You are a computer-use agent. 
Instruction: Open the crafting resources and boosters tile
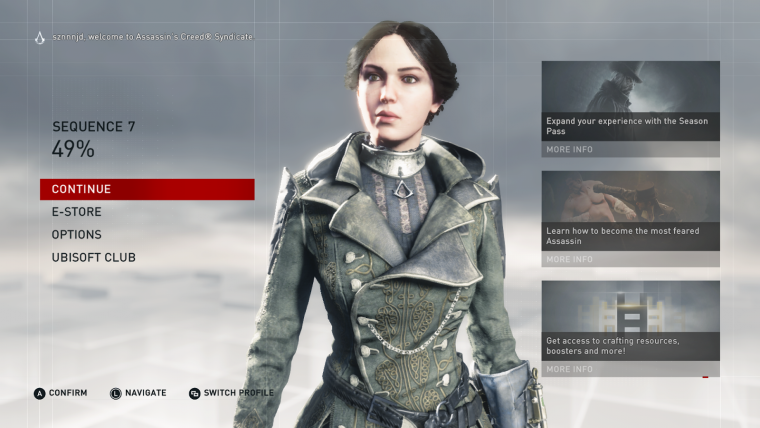630,328
